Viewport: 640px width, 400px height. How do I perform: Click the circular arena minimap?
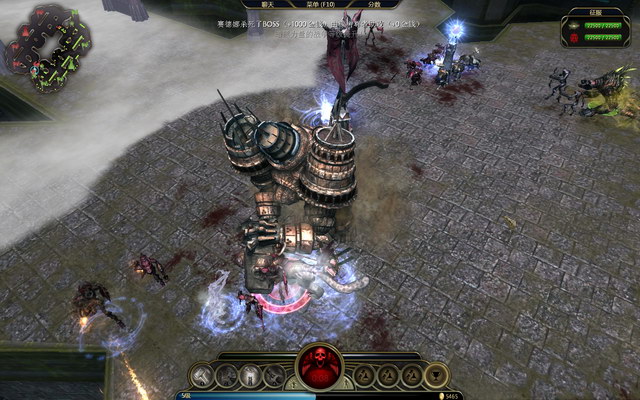pyautogui.click(x=47, y=44)
